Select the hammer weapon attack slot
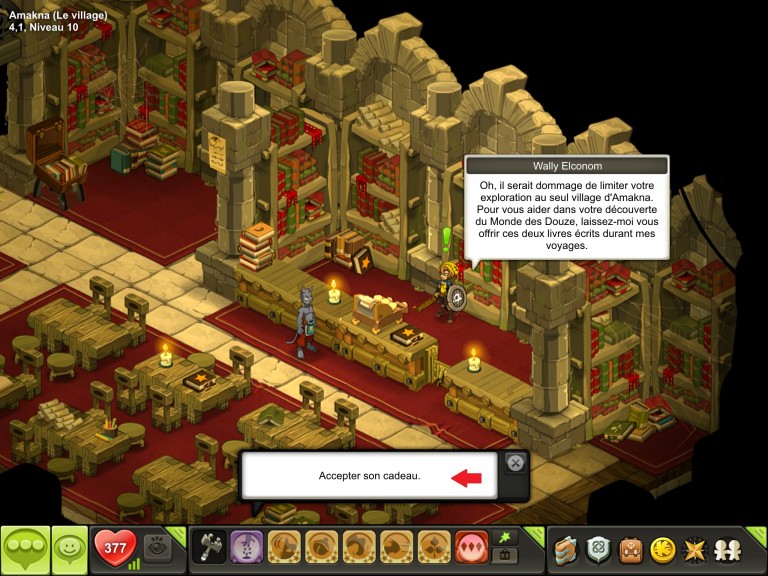 209,549
